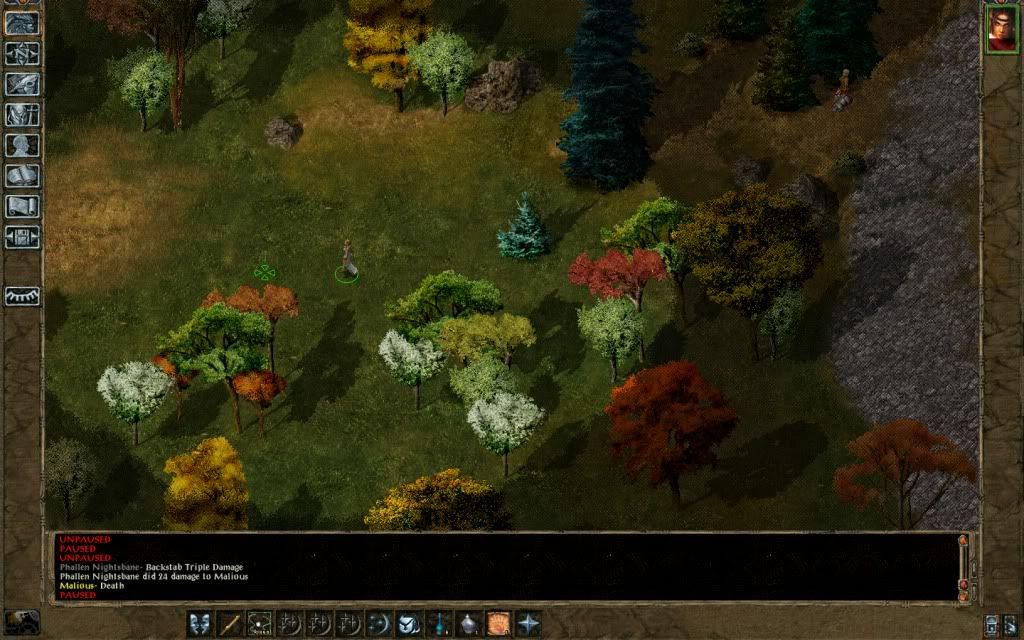Use the scroll with hand quick item
The height and width of the screenshot is (640, 1024).
pyautogui.click(x=498, y=624)
